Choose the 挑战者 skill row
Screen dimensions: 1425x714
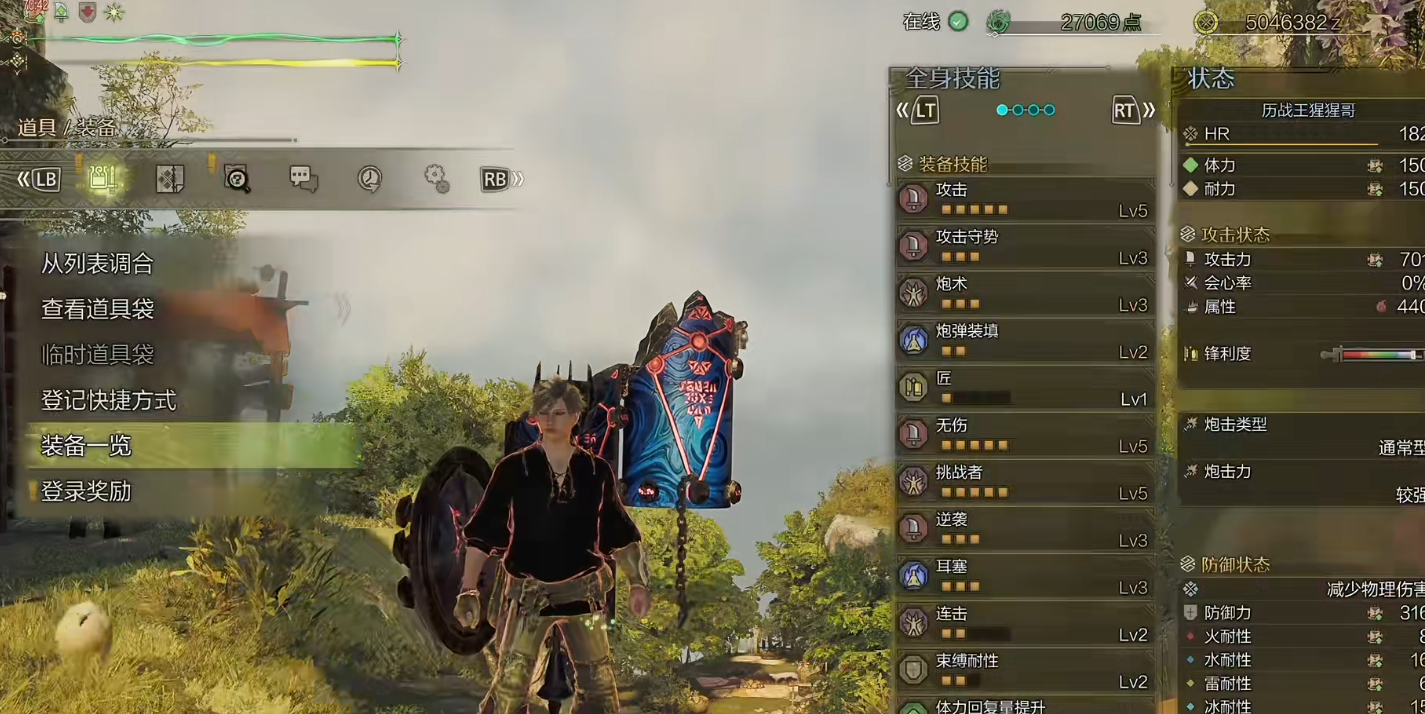pyautogui.click(x=1025, y=482)
